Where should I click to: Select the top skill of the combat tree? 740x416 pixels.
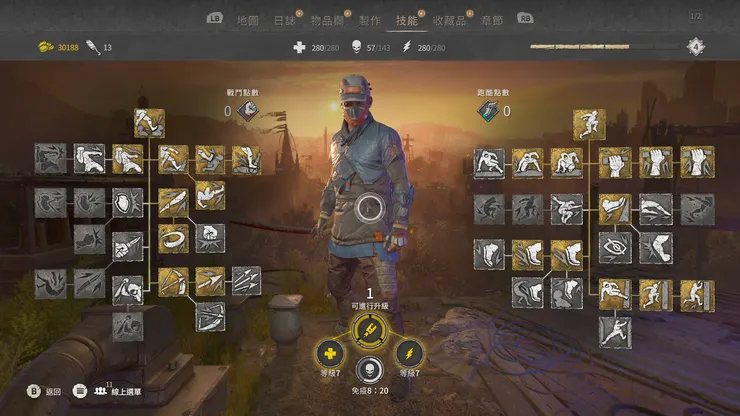(x=149, y=123)
